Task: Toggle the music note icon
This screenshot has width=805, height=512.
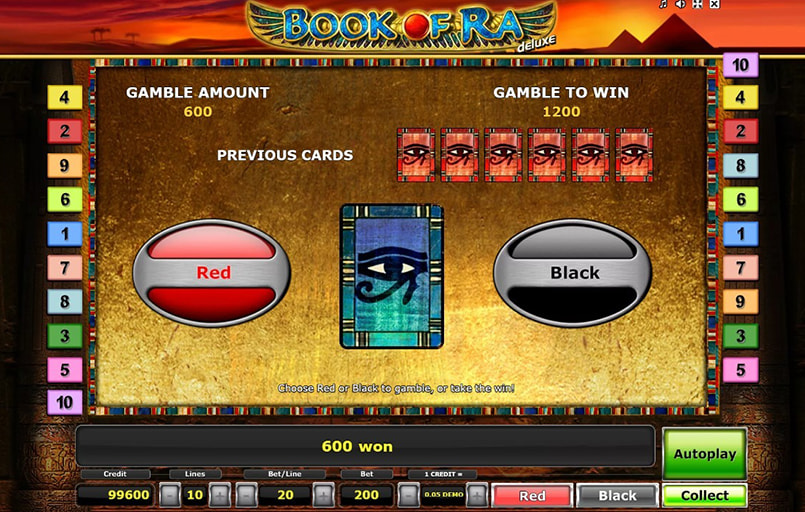Action: [x=663, y=5]
